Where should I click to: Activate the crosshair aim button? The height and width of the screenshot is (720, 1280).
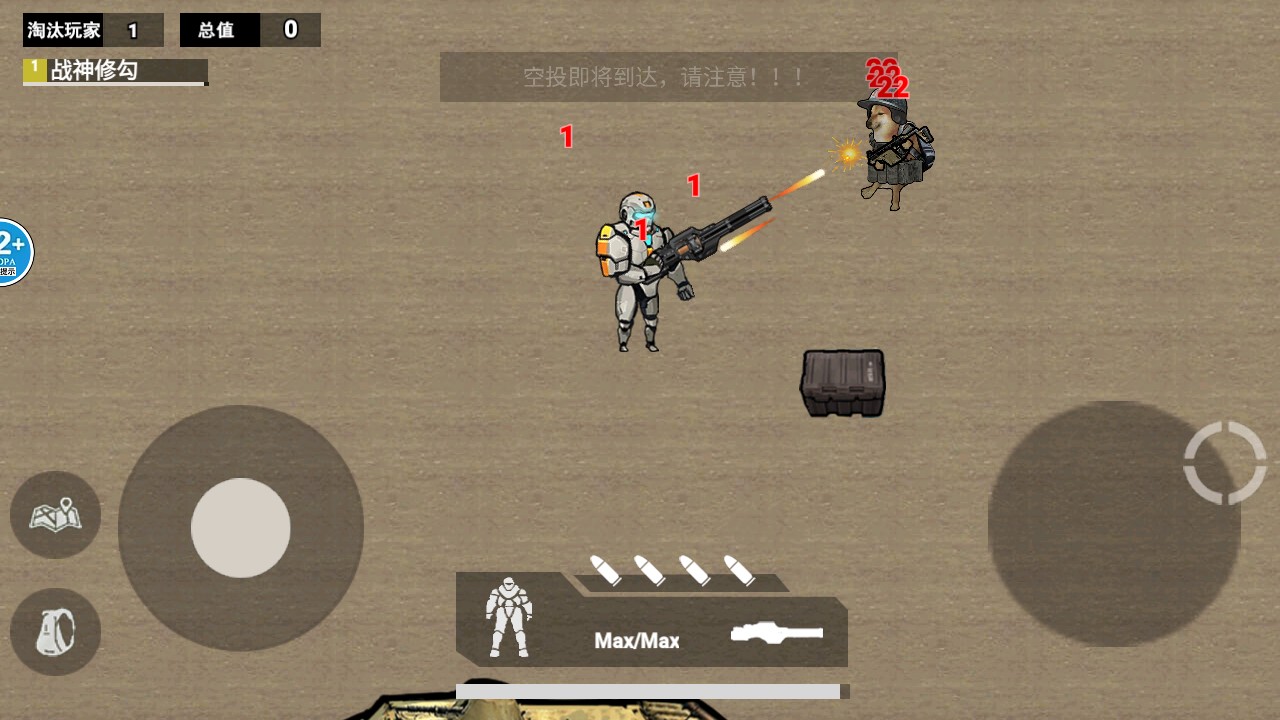pos(1225,462)
